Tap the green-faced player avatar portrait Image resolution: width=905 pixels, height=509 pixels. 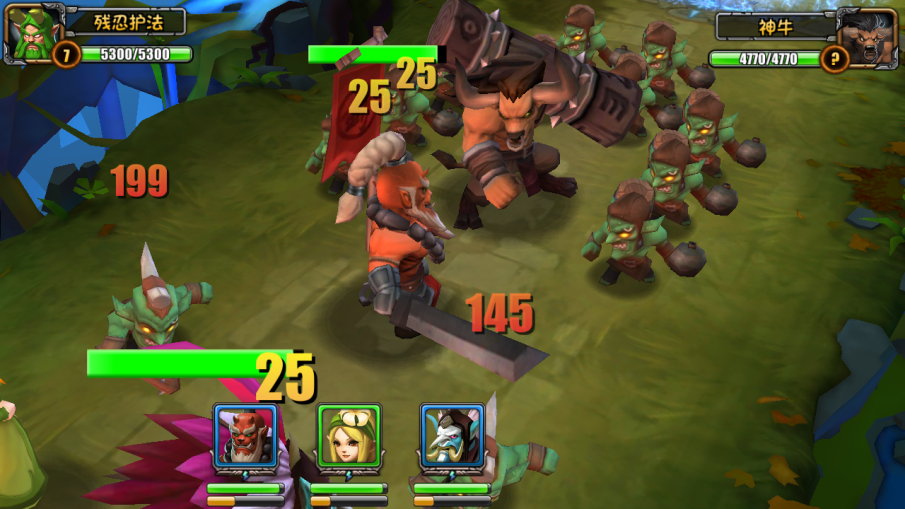point(33,33)
